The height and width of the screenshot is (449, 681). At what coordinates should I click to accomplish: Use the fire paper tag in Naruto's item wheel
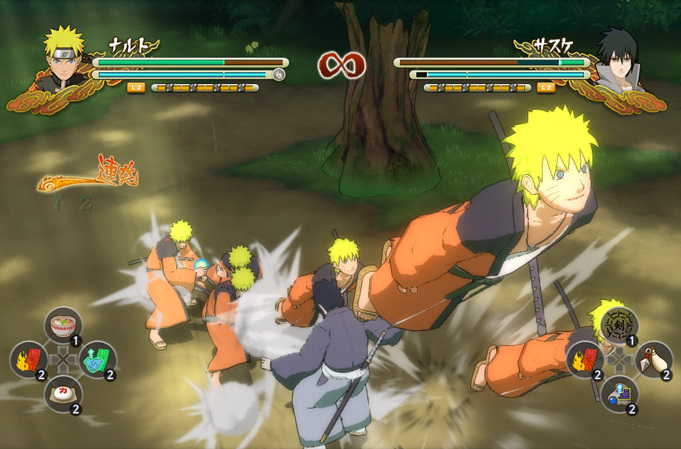click(28, 359)
